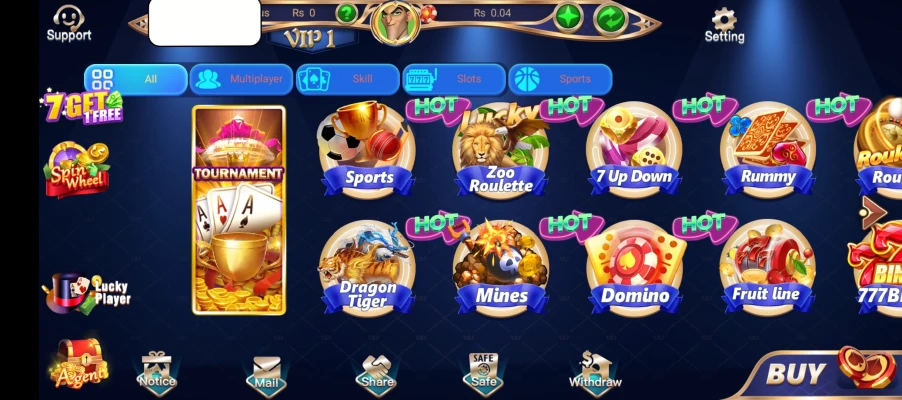Switch to the Multiplayer tab
The image size is (902, 400).
point(240,79)
